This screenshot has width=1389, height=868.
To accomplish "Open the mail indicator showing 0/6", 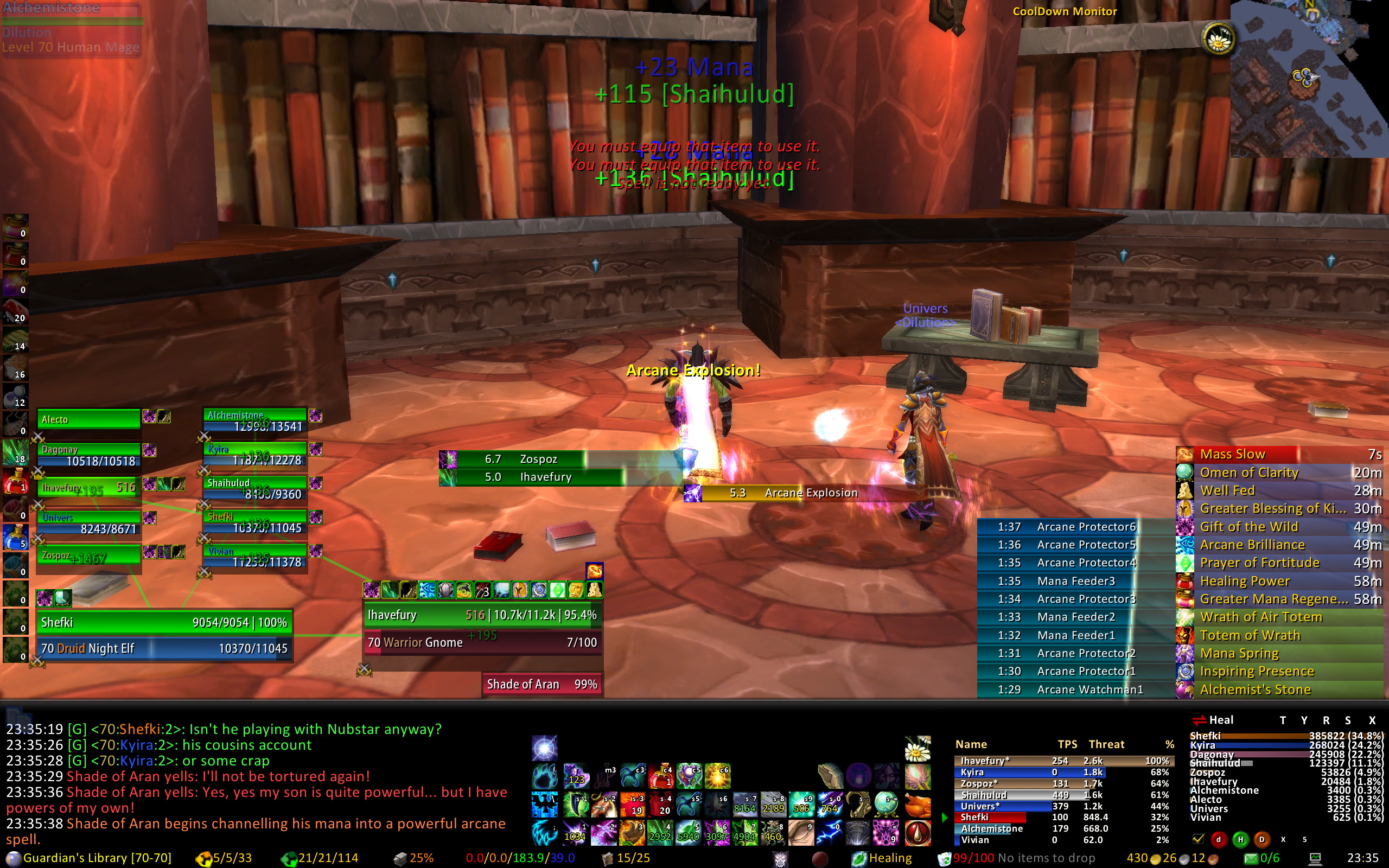I will (x=1261, y=858).
